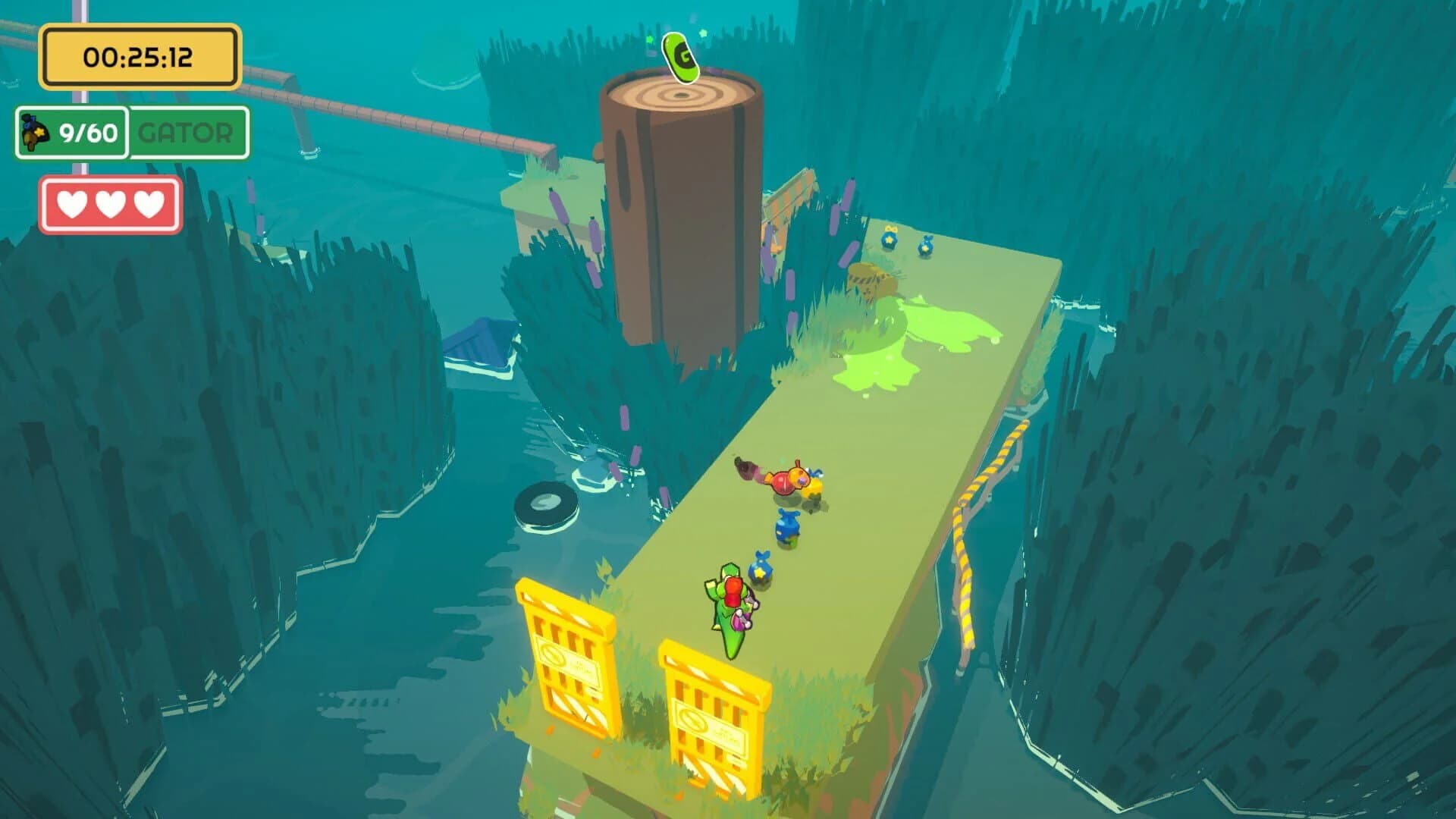The image size is (1456, 819).
Task: Toggle the GATOR nameplate panel
Action: pos(185,133)
